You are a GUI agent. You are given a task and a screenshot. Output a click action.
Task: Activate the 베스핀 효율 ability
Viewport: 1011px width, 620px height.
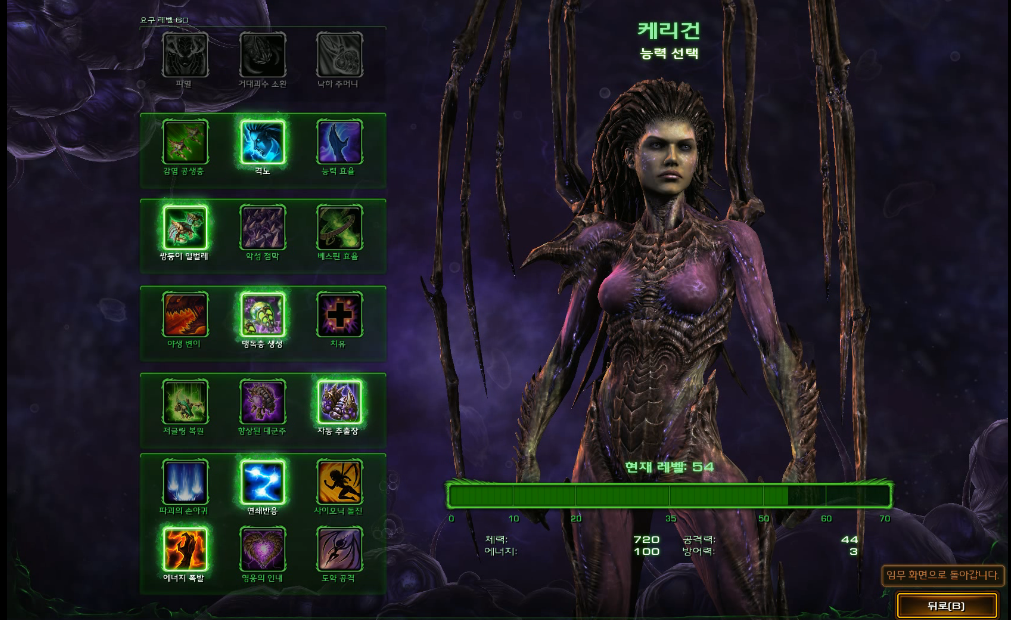339,227
